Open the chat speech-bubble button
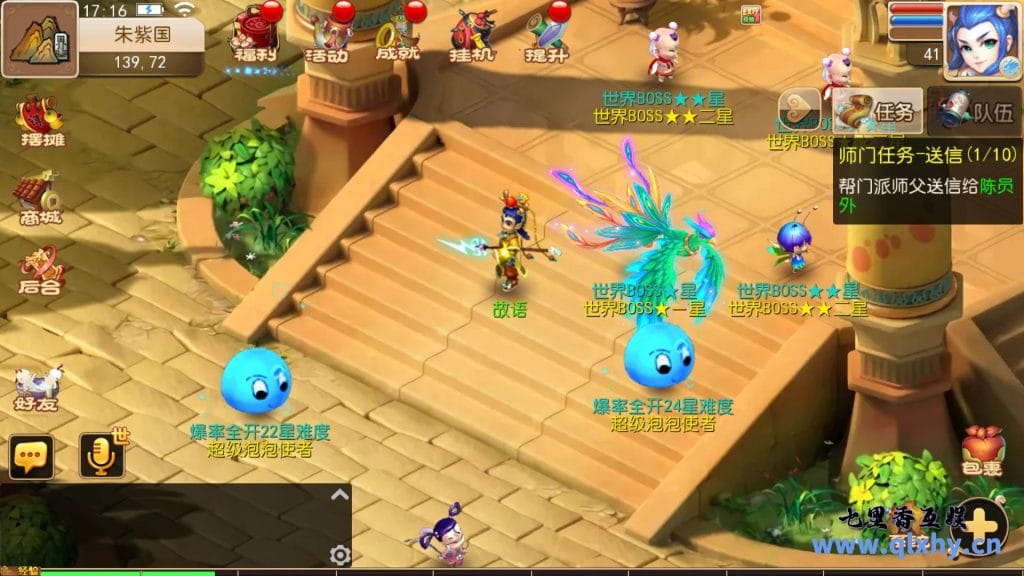Screen dimensions: 1024x576 click(31, 456)
